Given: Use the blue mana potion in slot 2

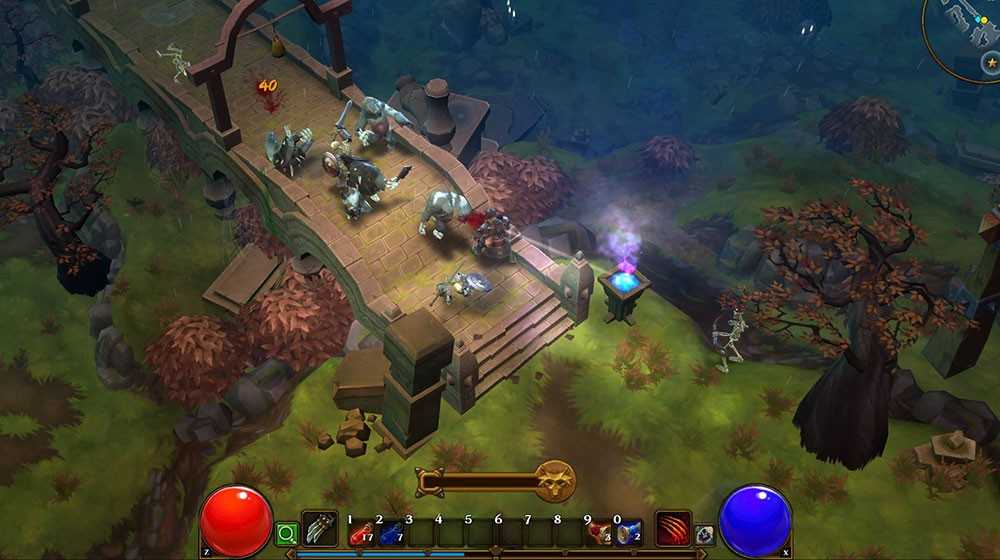Looking at the screenshot, I should [x=390, y=533].
